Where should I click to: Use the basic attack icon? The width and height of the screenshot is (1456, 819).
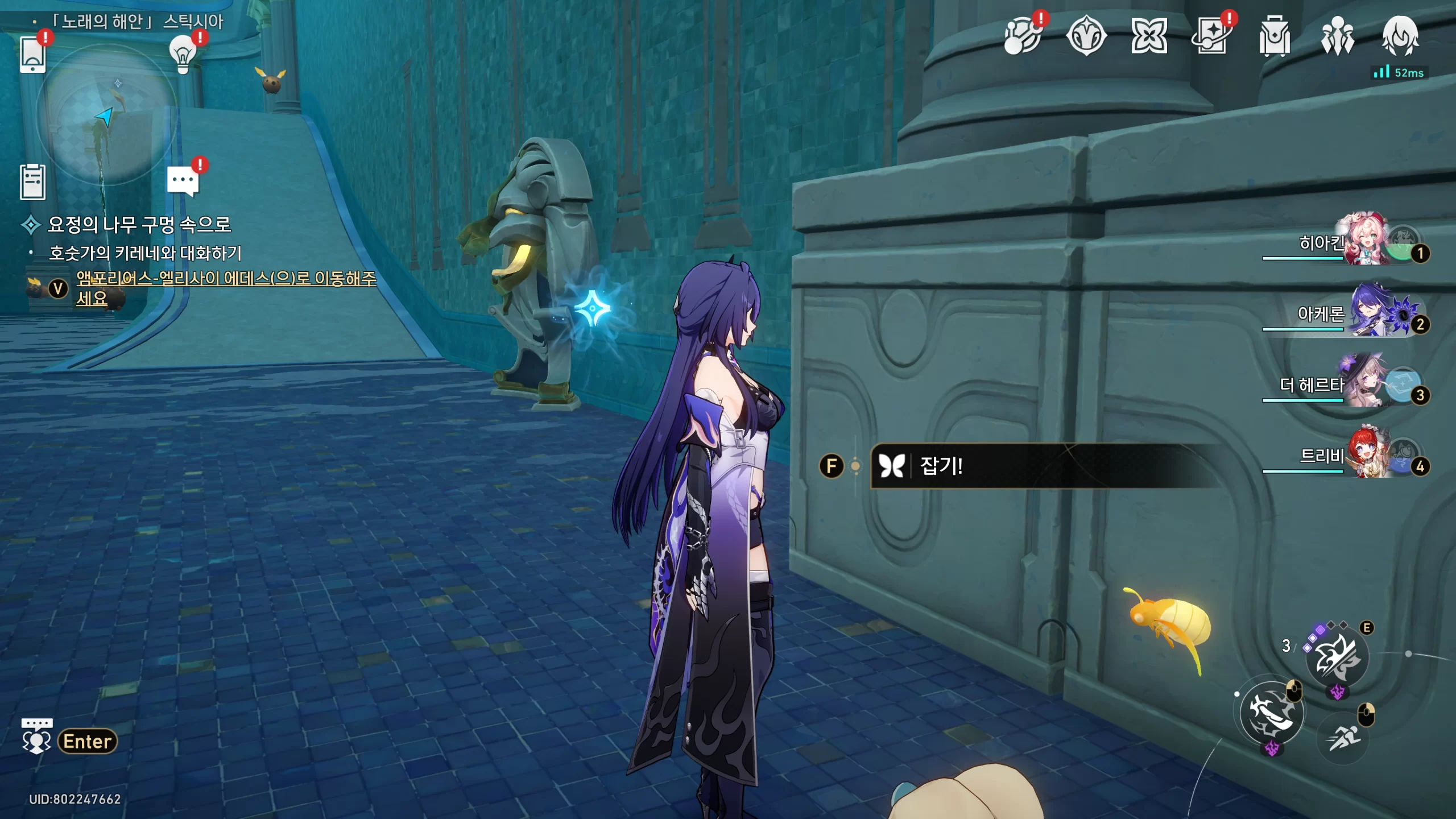(1272, 713)
